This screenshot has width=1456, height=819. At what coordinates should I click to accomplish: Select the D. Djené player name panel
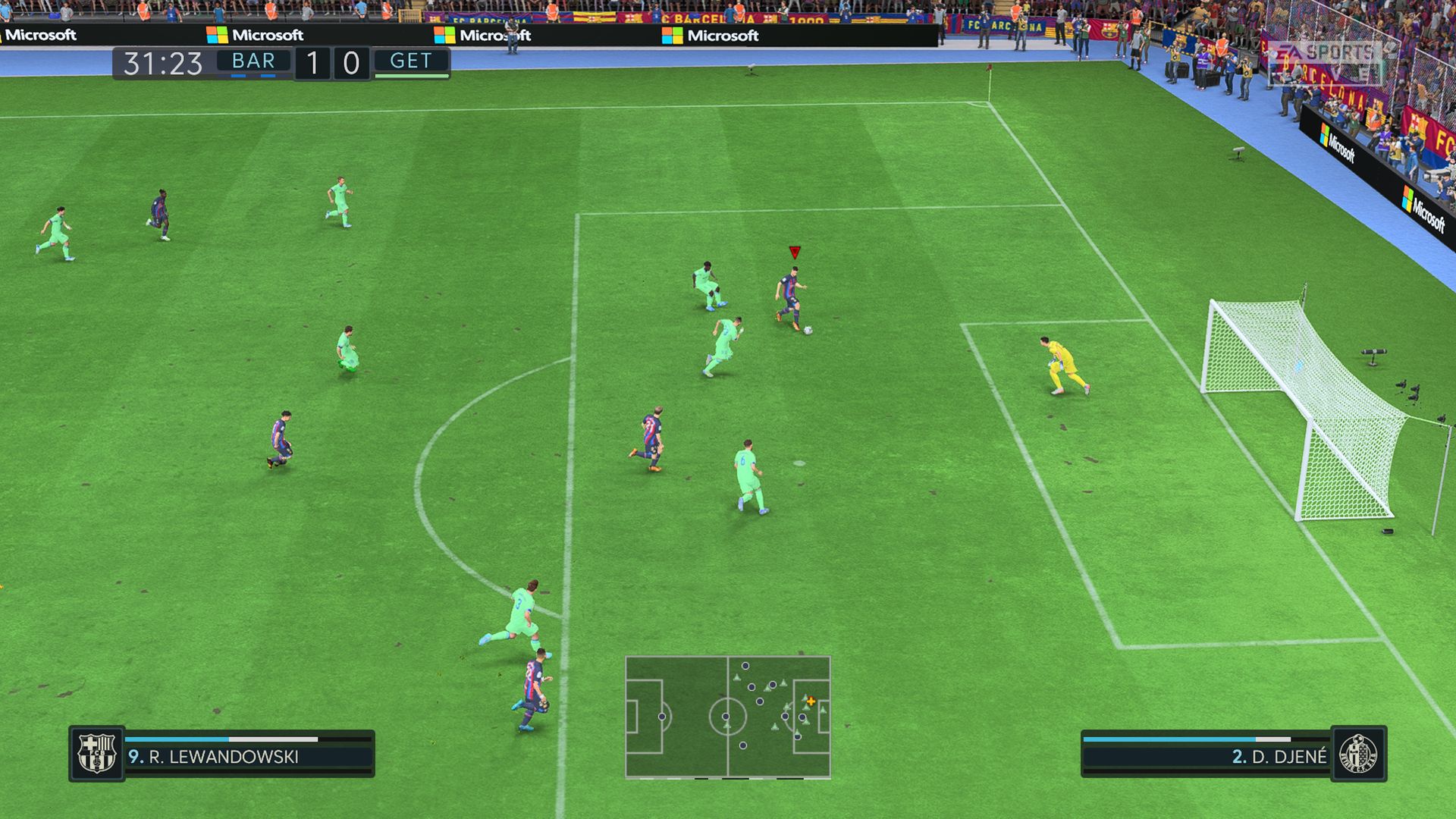1206,756
